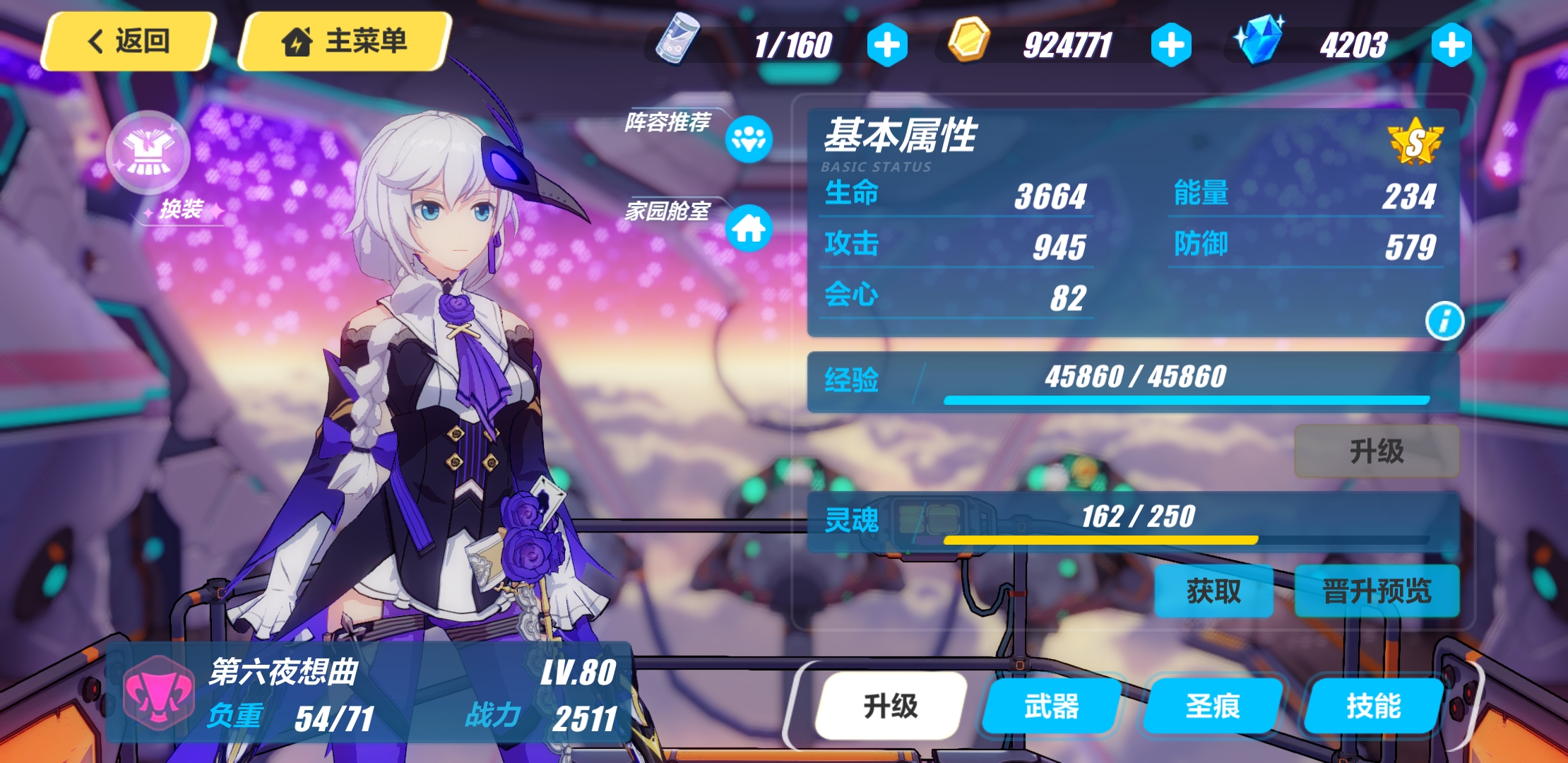Image resolution: width=1568 pixels, height=763 pixels.
Task: Purchase coins via the plus button
Action: pyautogui.click(x=1172, y=45)
